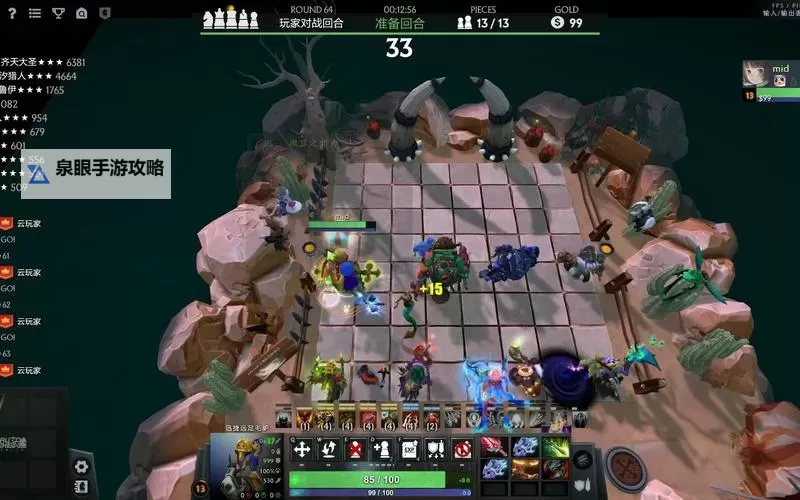Open the question mark help icon

10,13
